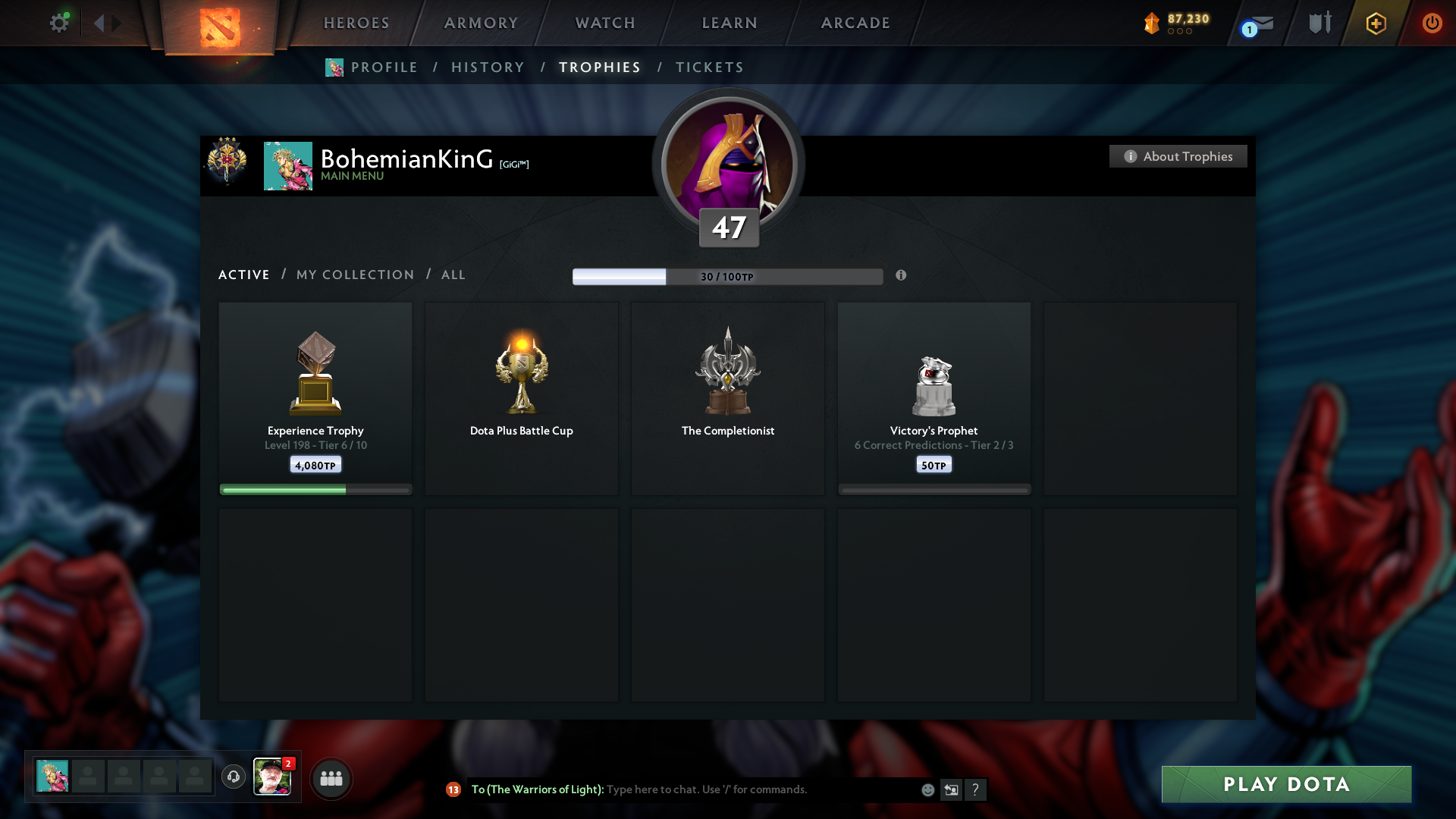Open the Armory menu
The width and height of the screenshot is (1456, 819).
[x=481, y=23]
